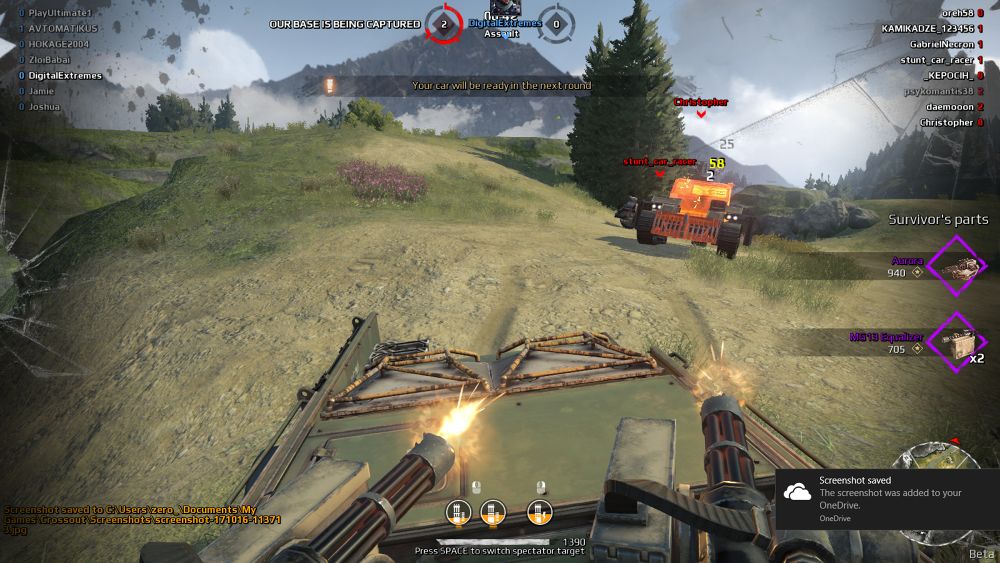Open the OneDrive screenshot saved notification
The height and width of the screenshot is (563, 1000).
886,498
